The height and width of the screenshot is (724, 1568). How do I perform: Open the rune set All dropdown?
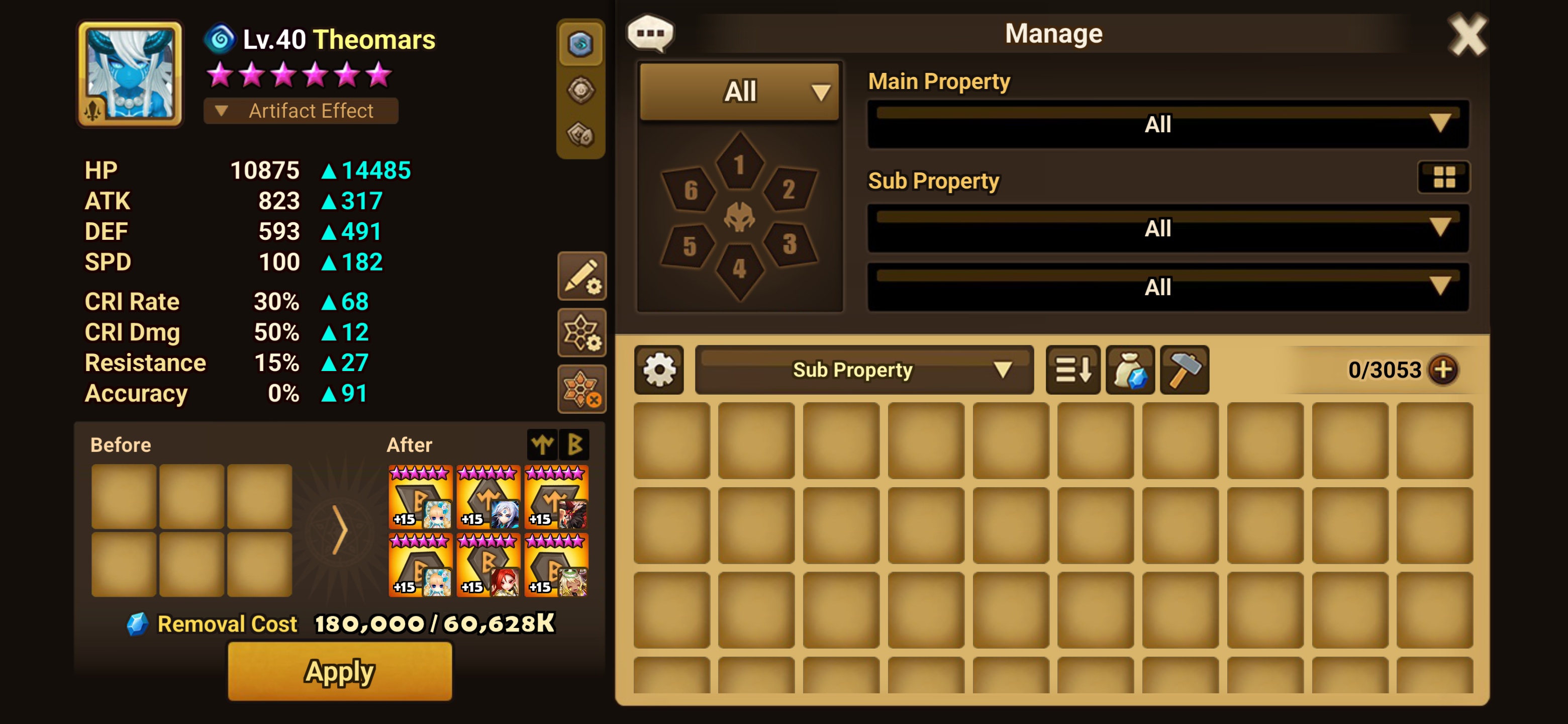(x=740, y=92)
